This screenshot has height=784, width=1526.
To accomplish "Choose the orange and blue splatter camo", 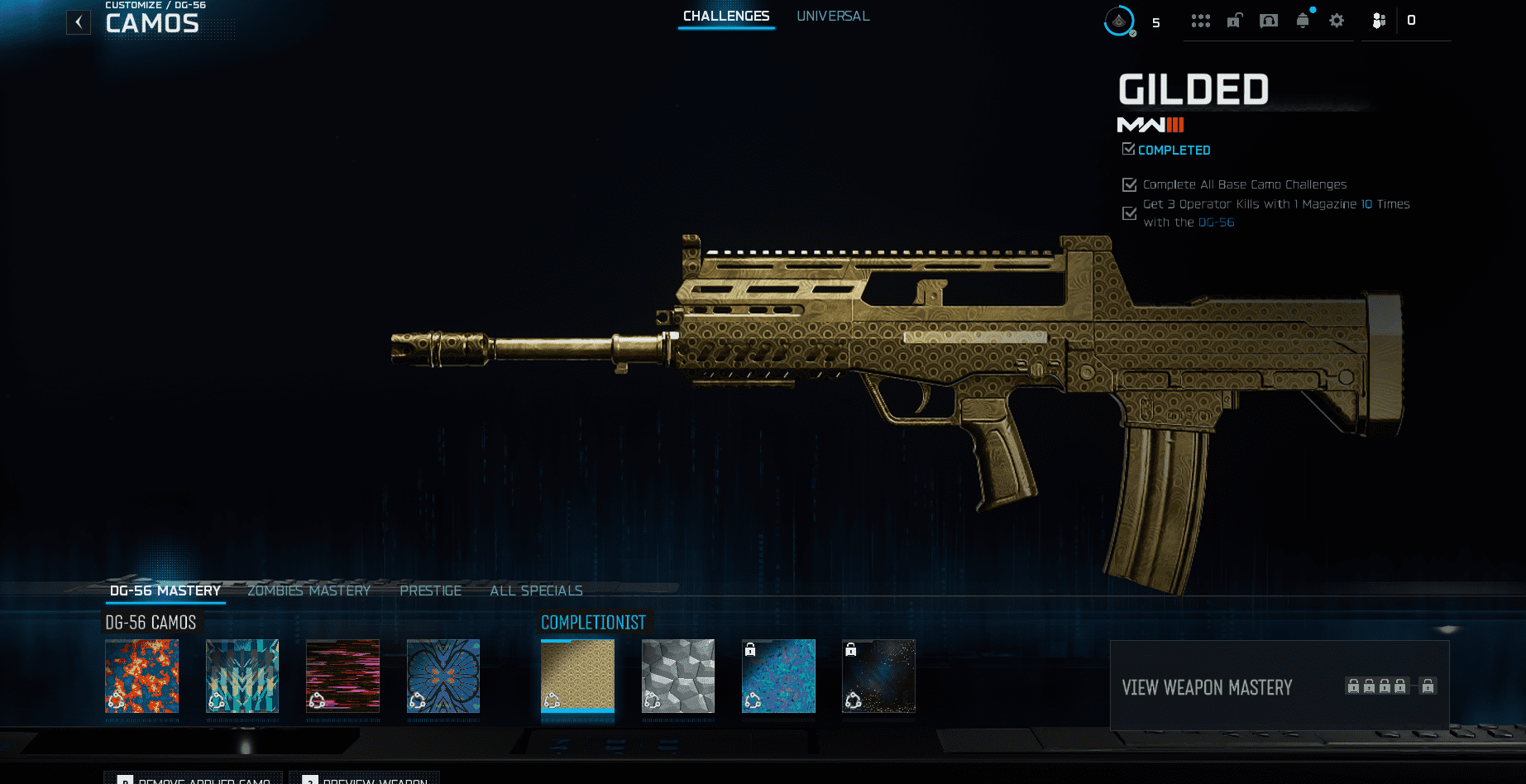I will 141,676.
